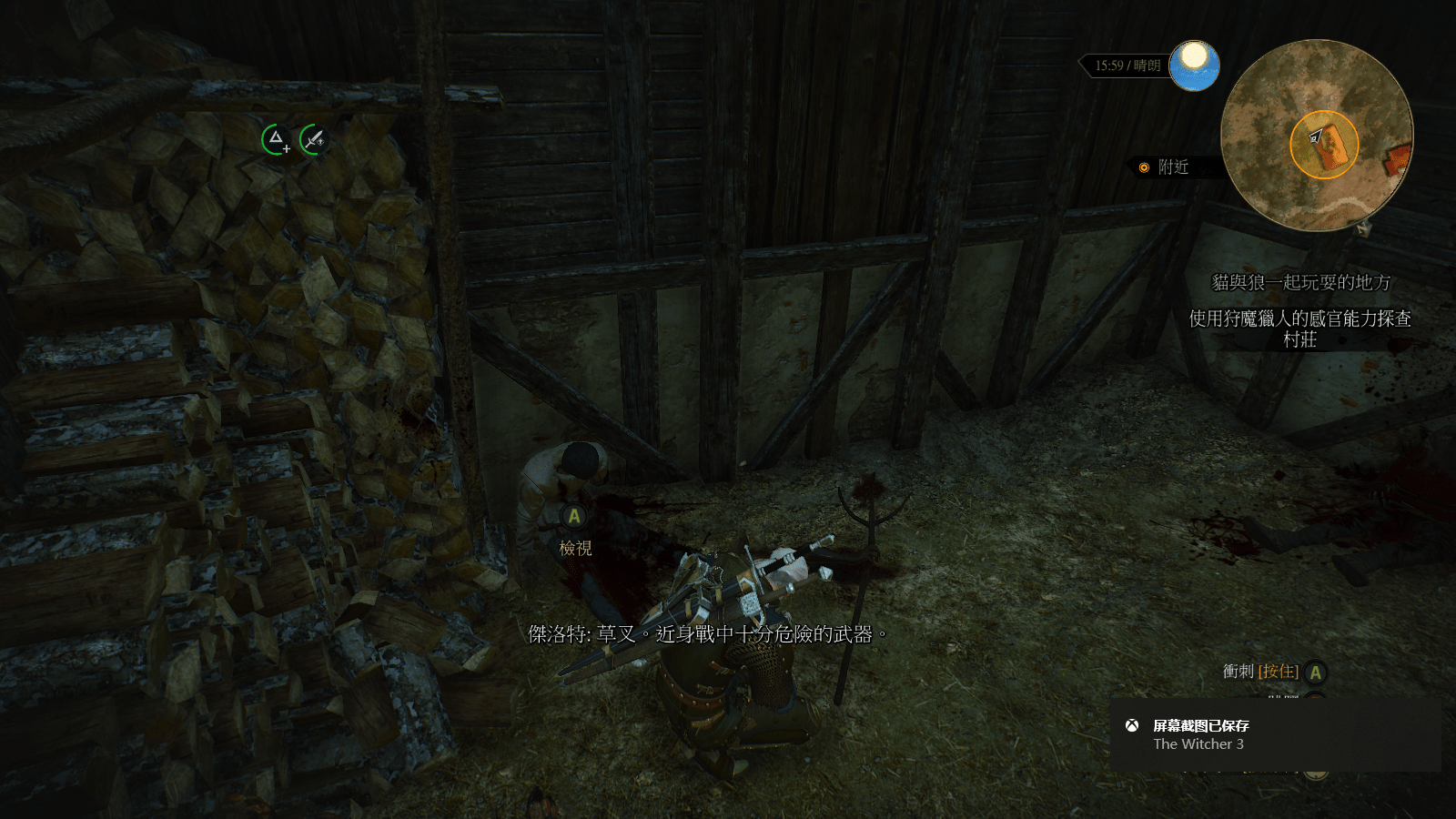
Task: Click the orange quest area on minimap
Action: tap(1324, 144)
